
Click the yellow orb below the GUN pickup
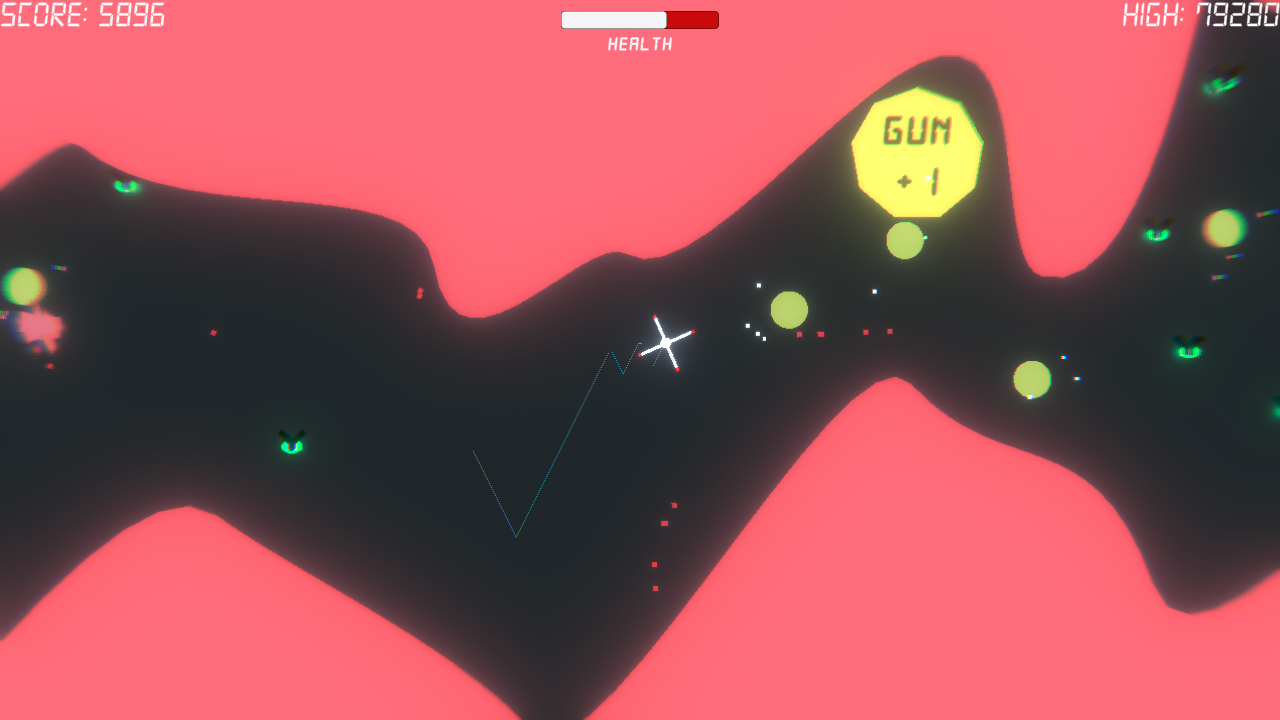905,240
